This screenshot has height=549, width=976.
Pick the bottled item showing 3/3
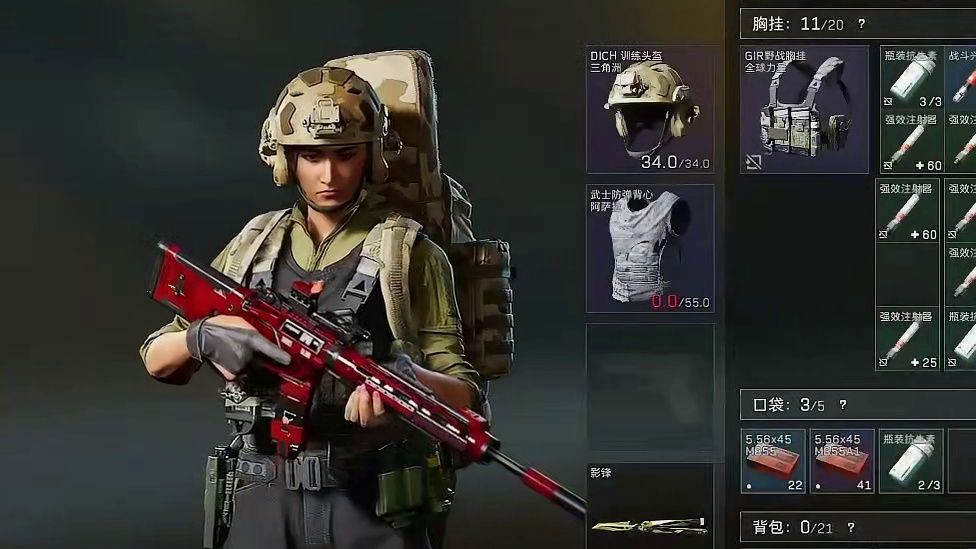coord(911,77)
